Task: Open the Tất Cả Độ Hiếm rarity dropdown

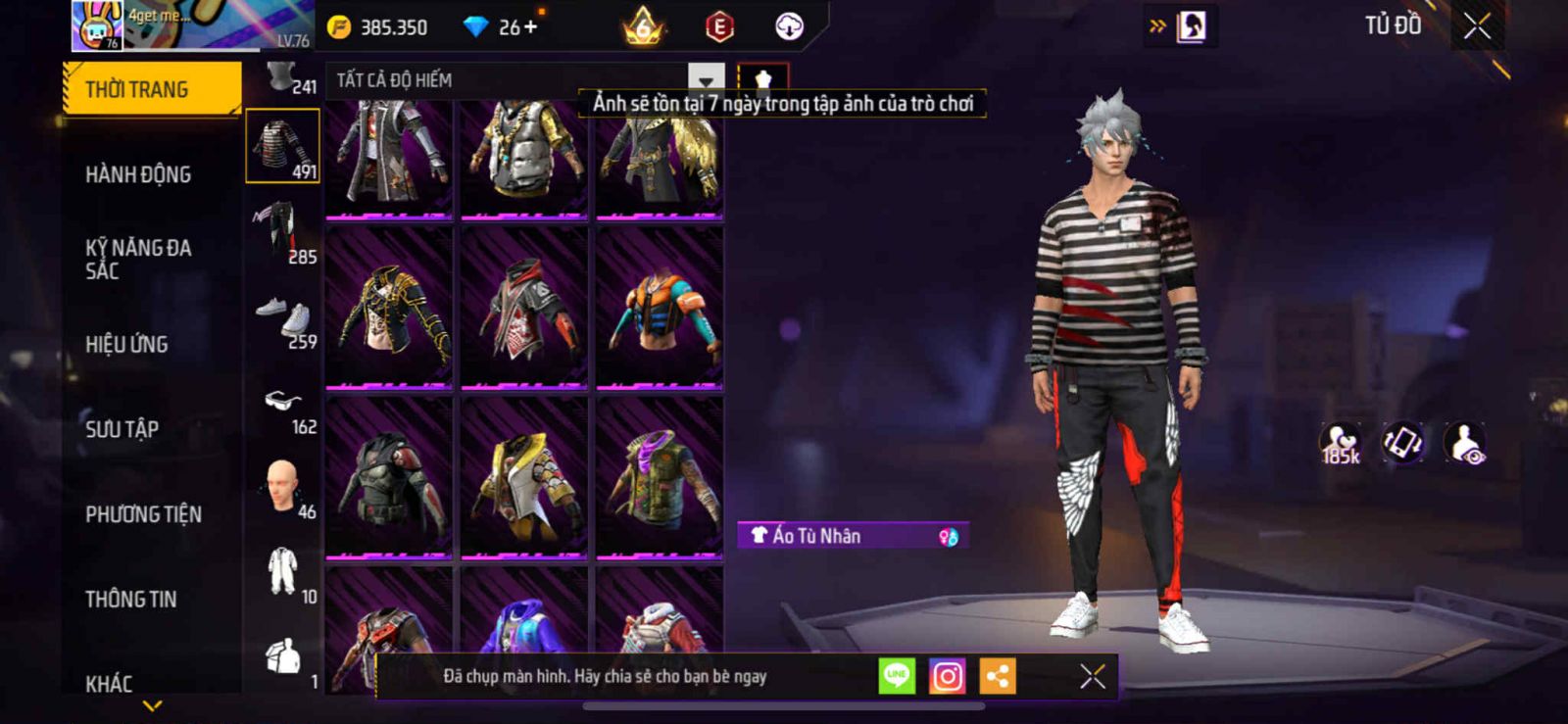Action: [706, 80]
